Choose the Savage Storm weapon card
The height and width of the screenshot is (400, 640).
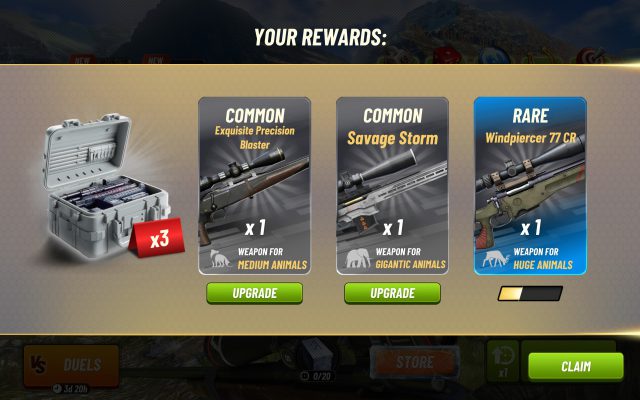pos(392,185)
